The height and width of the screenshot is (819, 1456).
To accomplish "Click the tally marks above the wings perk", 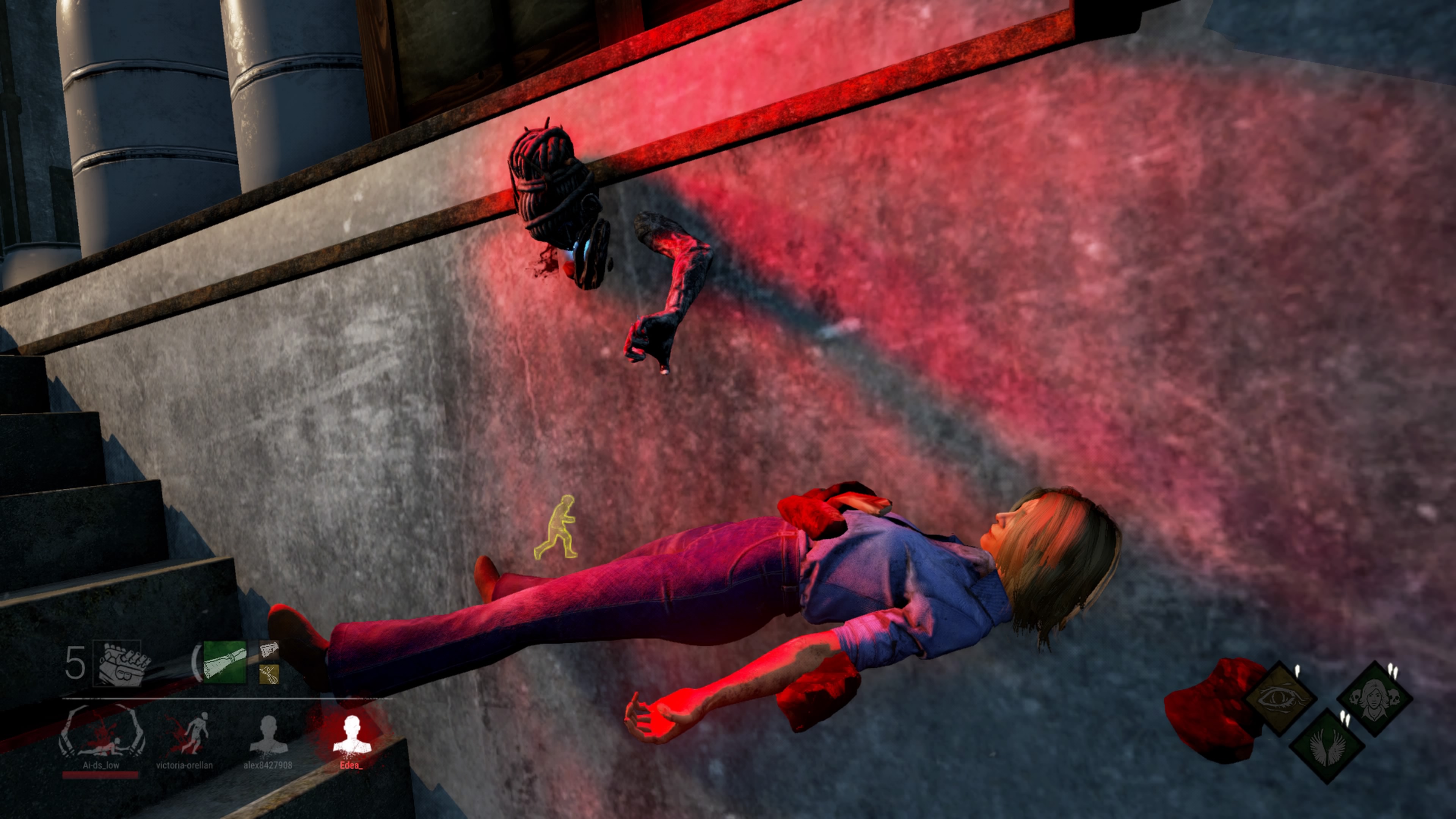I will 1345,718.
